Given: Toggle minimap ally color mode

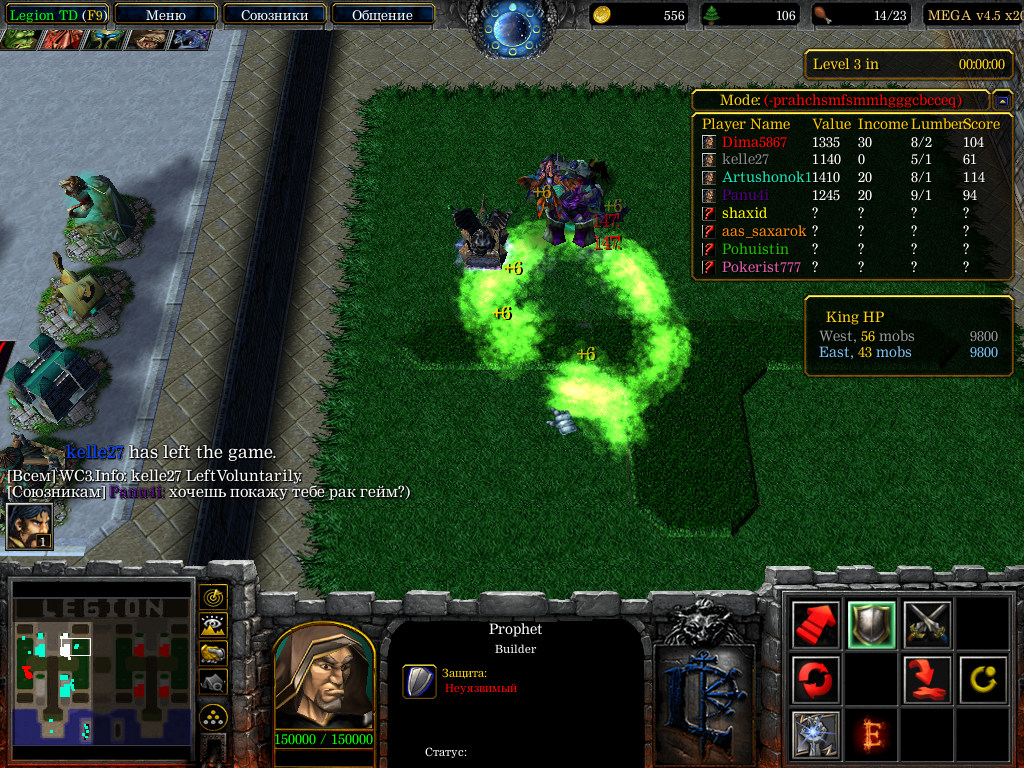Looking at the screenshot, I should coord(213,654).
